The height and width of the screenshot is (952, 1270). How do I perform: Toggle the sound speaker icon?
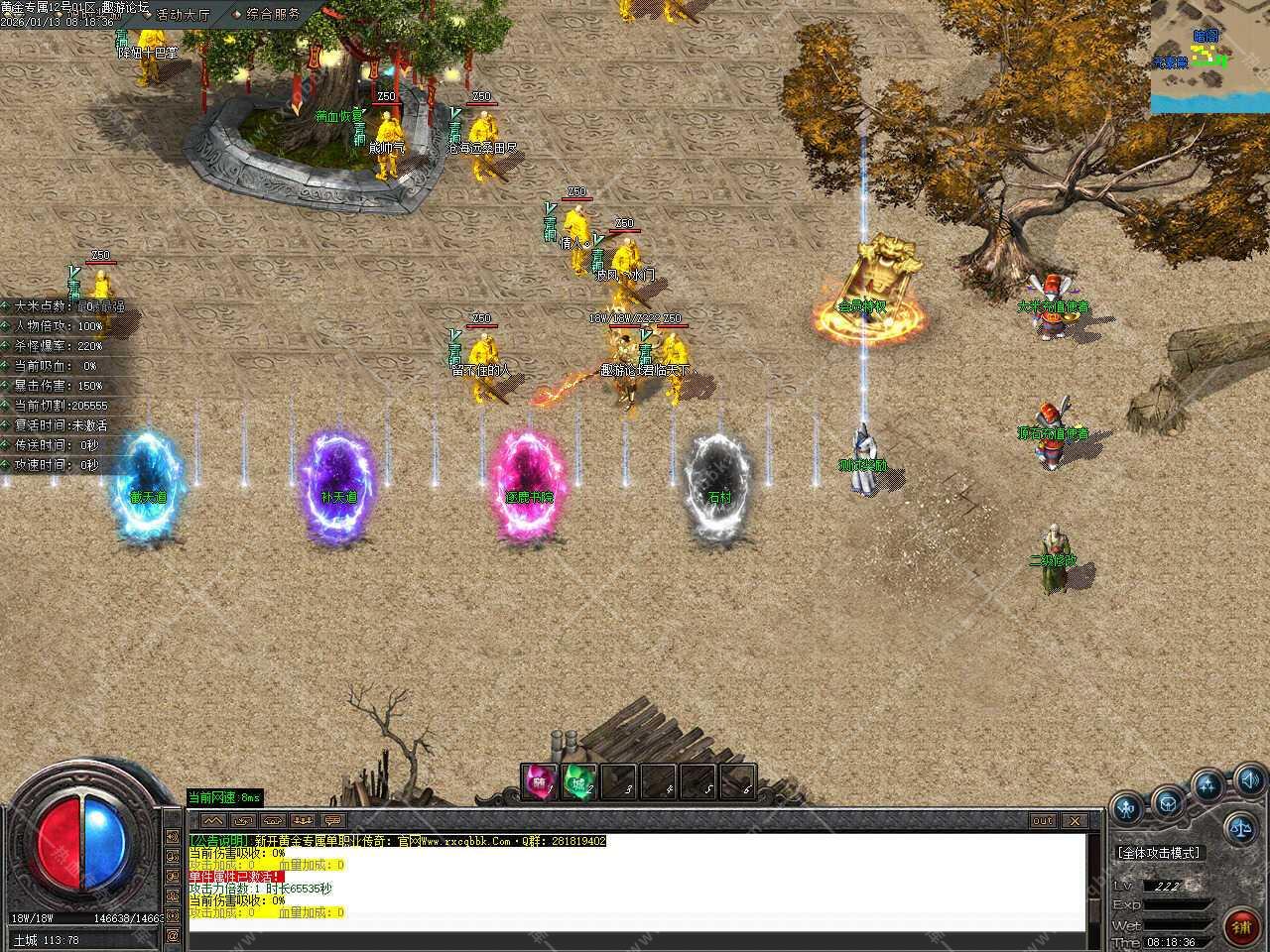[x=1250, y=779]
